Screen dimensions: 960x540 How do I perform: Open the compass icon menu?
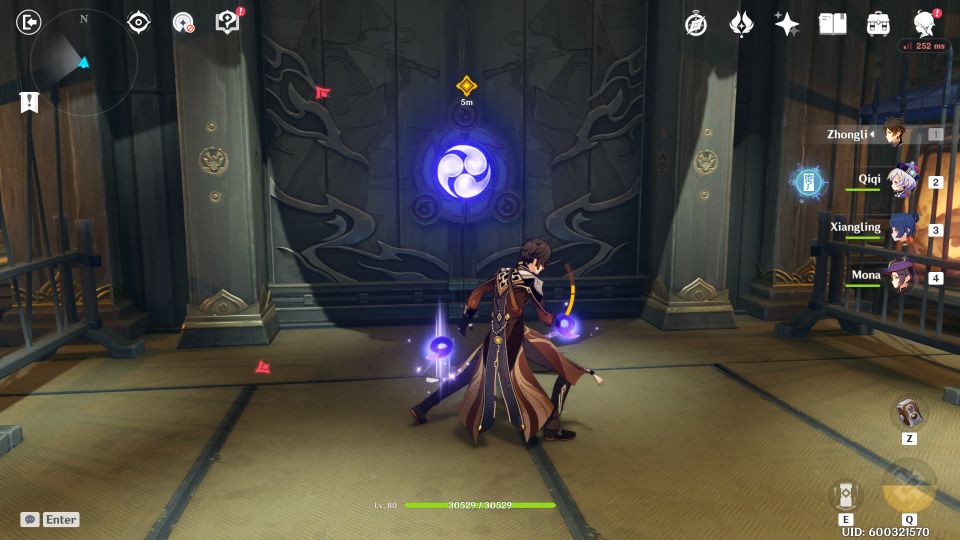696,25
